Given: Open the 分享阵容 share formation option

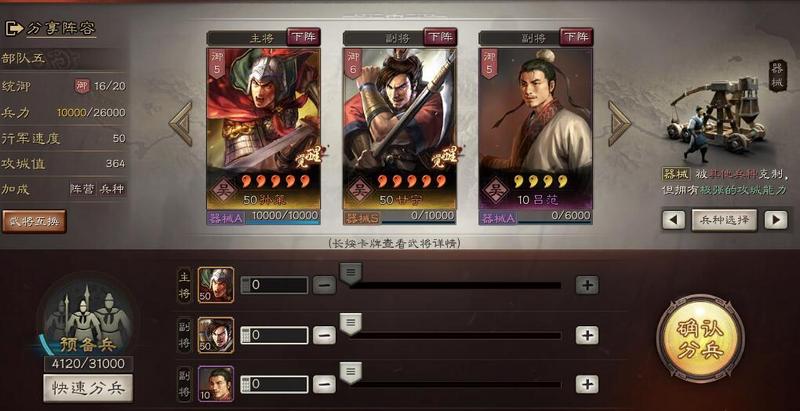Looking at the screenshot, I should pyautogui.click(x=50, y=28).
